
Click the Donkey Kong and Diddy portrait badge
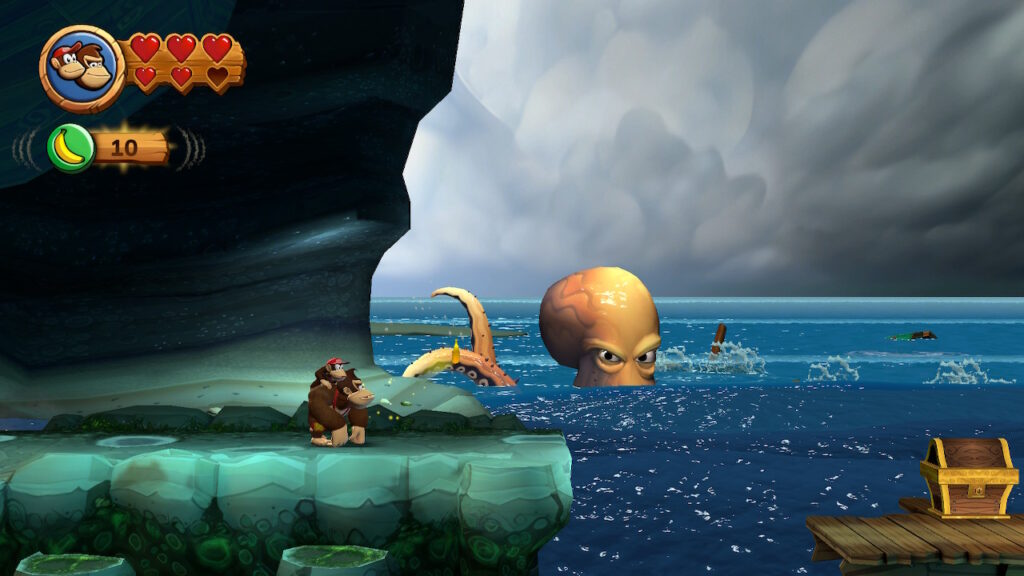[82, 68]
